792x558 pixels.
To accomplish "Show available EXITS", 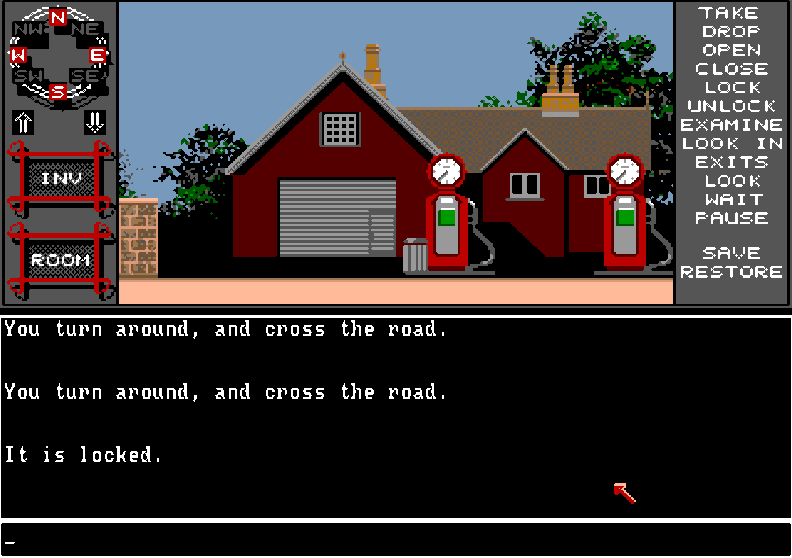I will coord(731,162).
